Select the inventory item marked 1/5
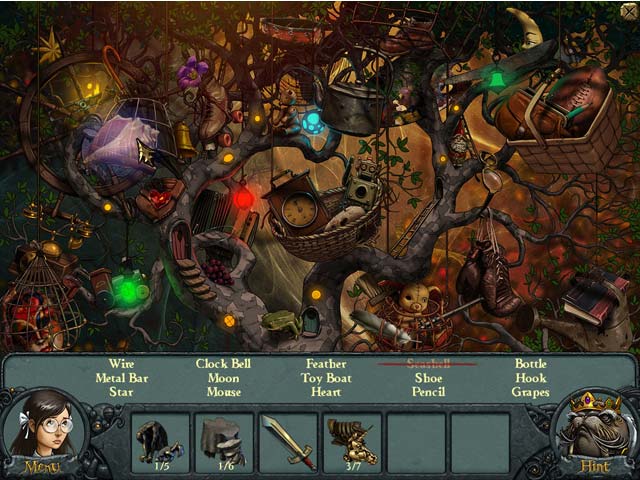This screenshot has width=640, height=480. tap(160, 441)
